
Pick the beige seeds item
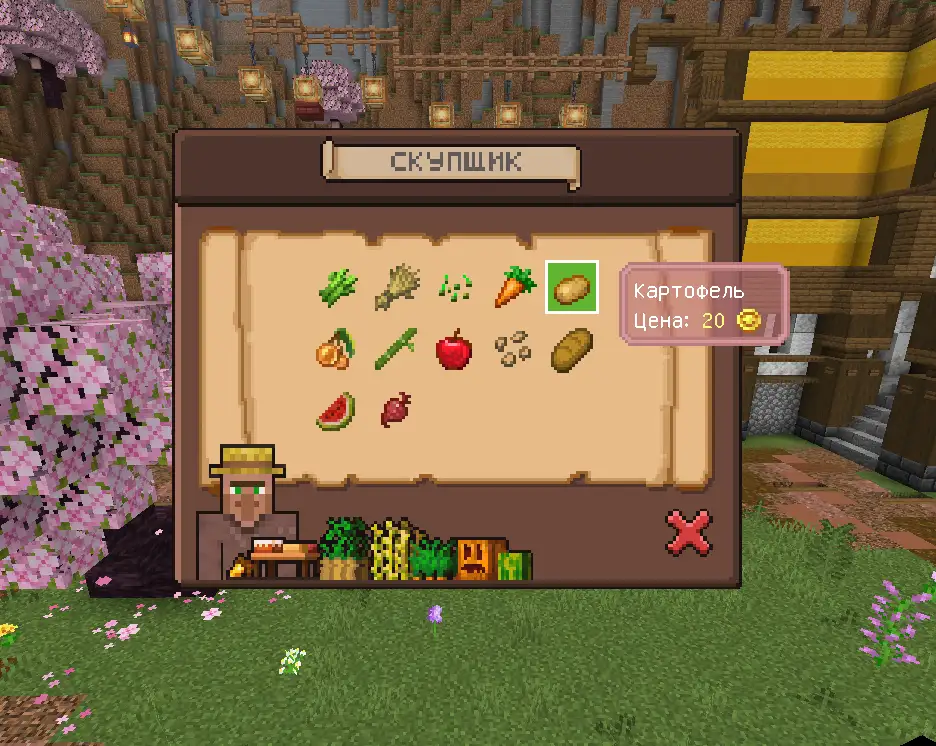coord(513,349)
